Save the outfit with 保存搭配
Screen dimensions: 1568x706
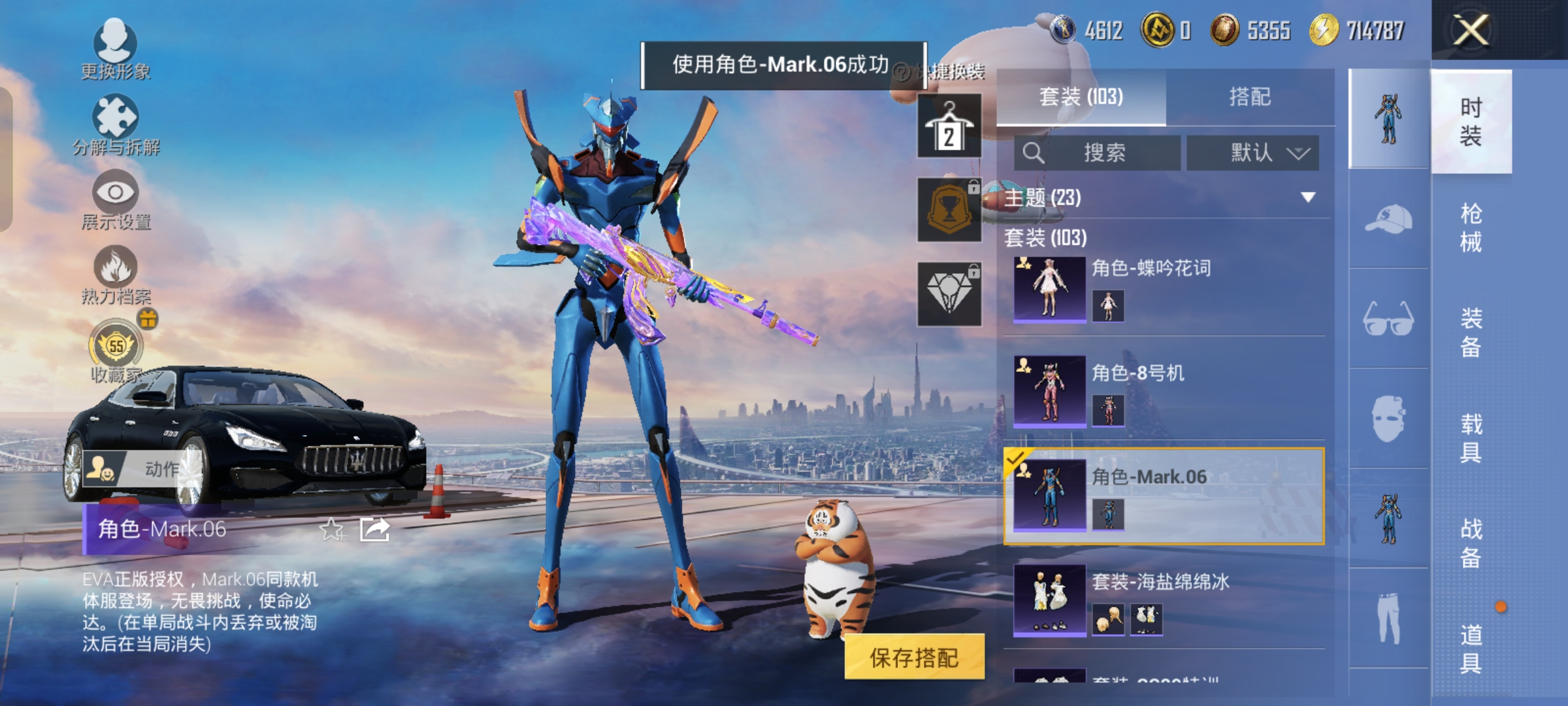click(x=914, y=657)
